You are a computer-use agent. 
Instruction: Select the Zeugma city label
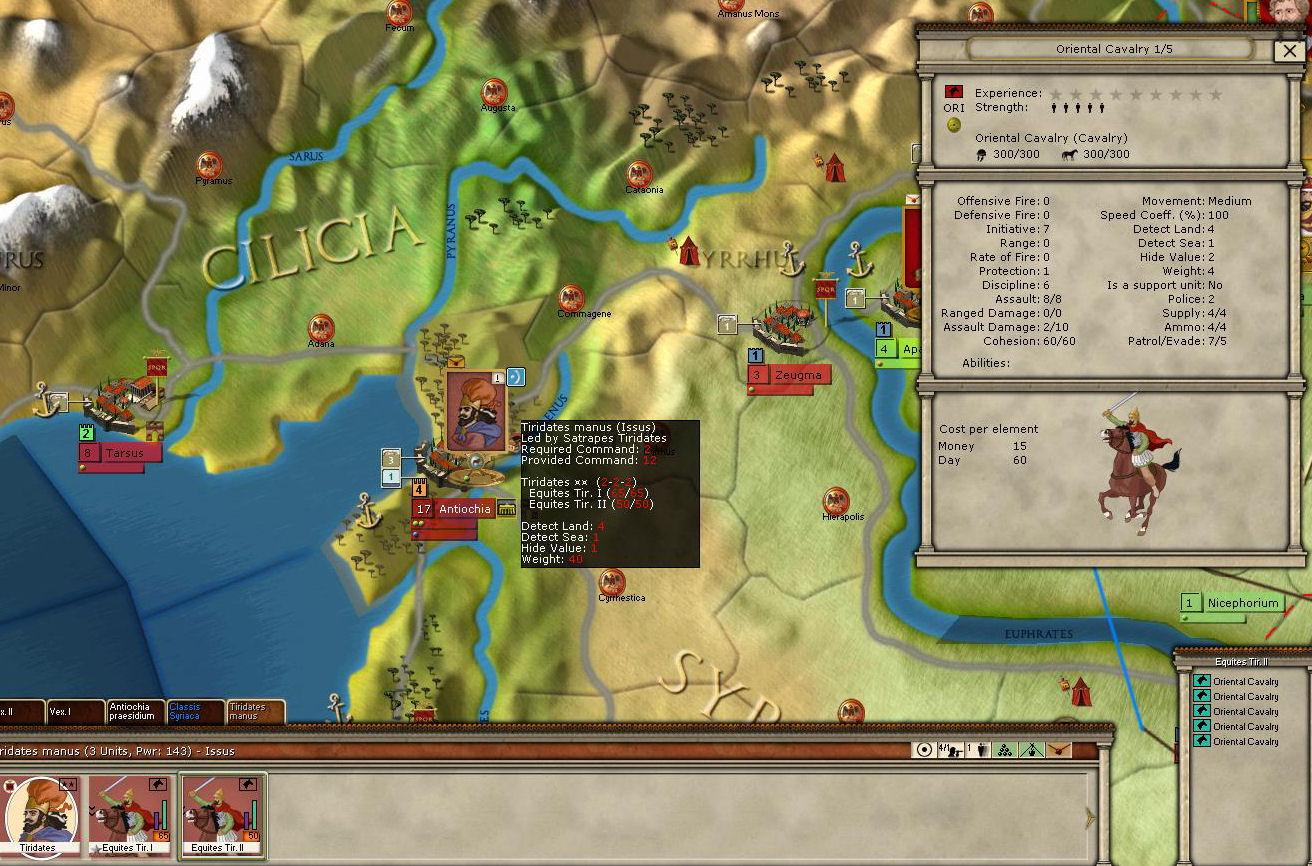(x=799, y=375)
